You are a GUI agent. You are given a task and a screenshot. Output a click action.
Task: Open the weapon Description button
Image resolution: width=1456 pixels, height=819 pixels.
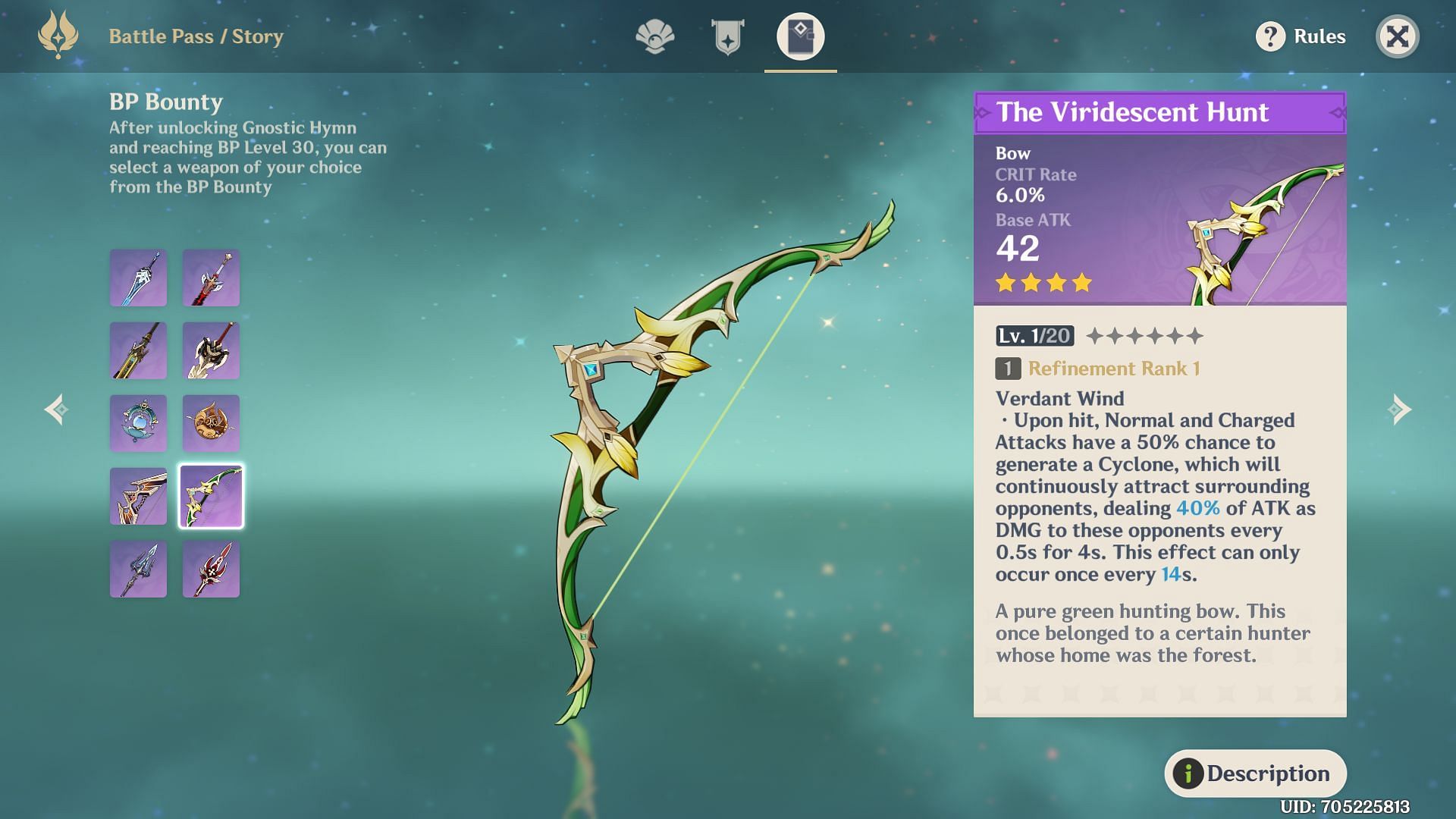coord(1255,773)
